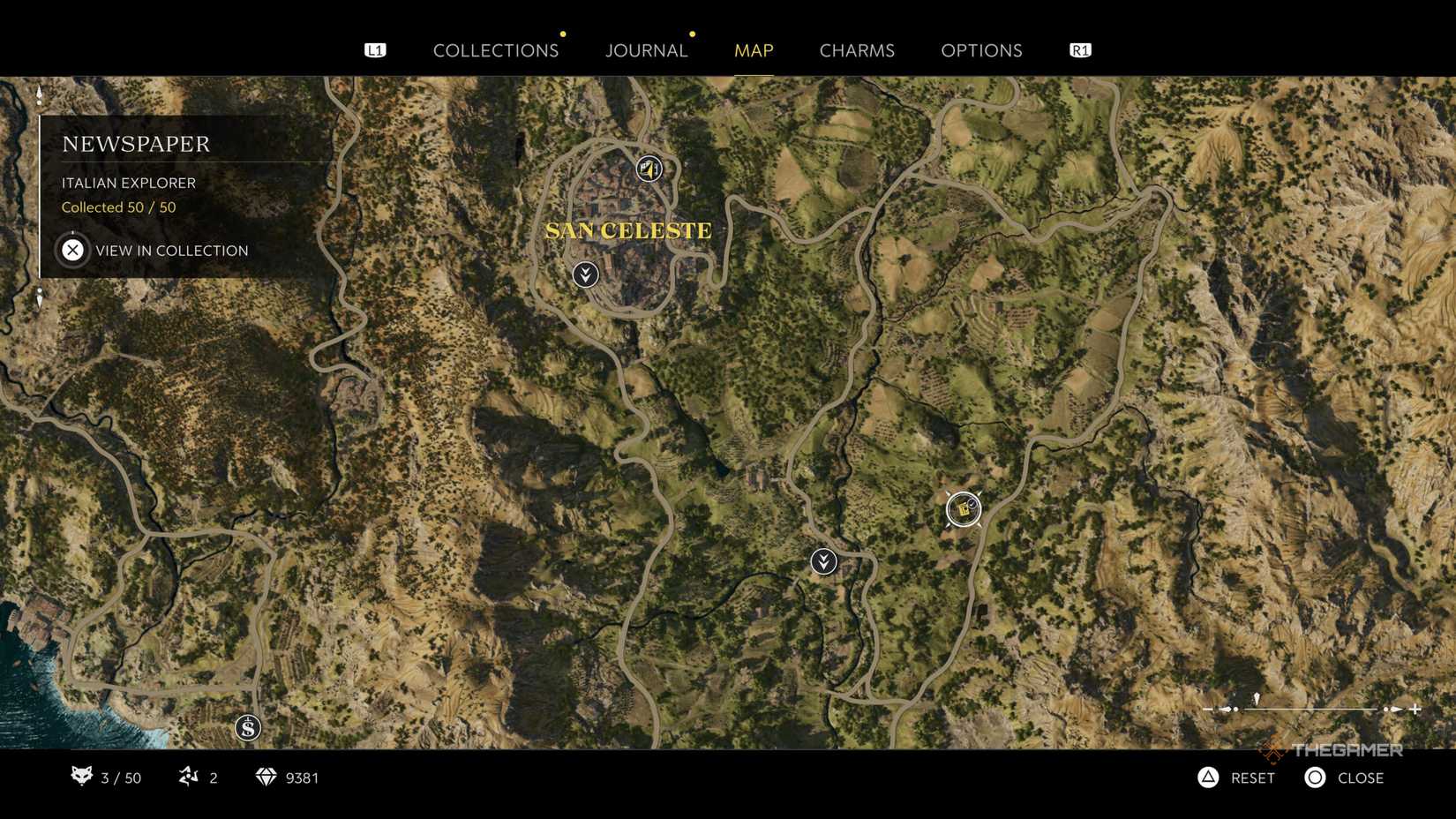
Task: Click the L1 shoulder button indicator
Action: tap(376, 49)
